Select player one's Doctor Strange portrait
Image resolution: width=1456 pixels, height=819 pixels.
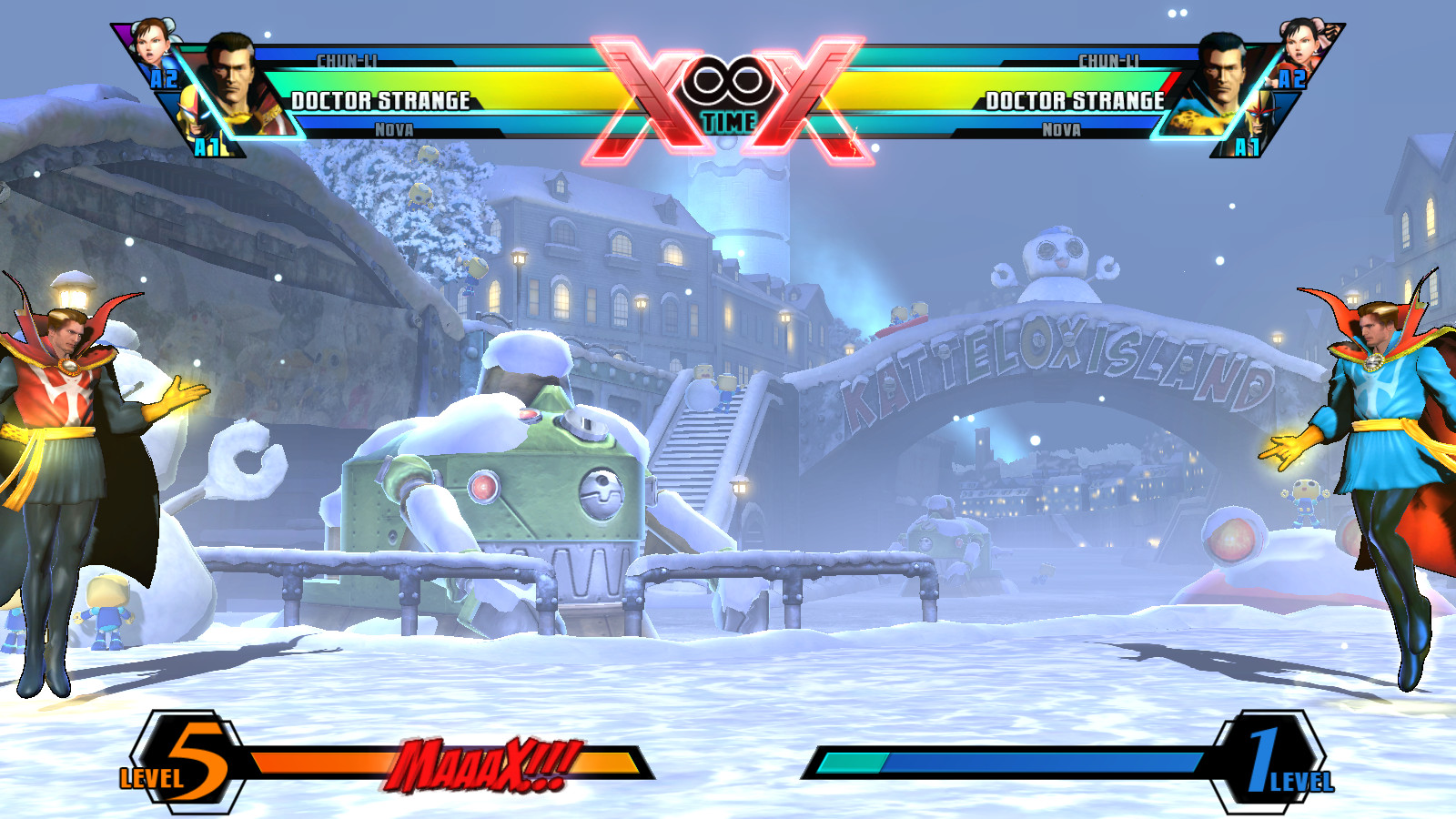click(238, 82)
